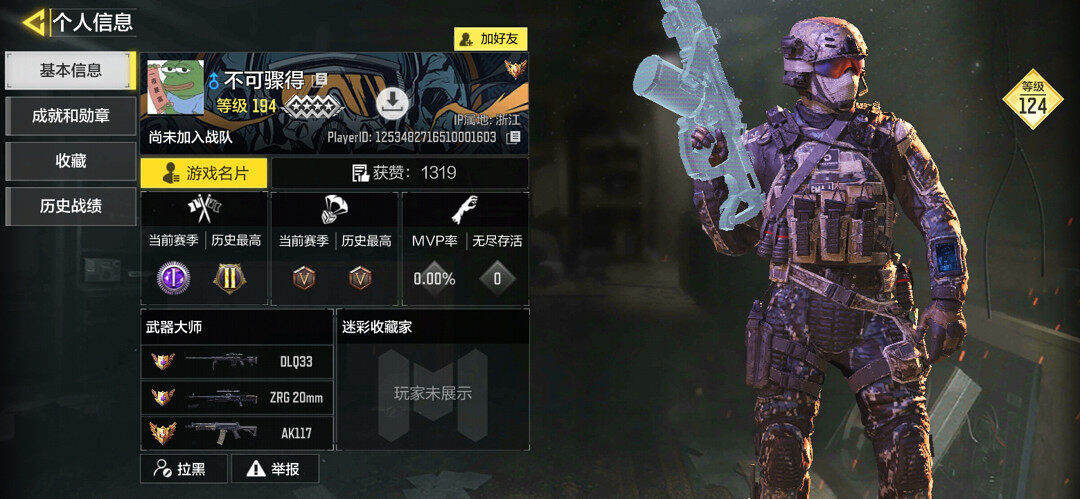
Task: Open the 收藏 tab
Action: point(70,161)
